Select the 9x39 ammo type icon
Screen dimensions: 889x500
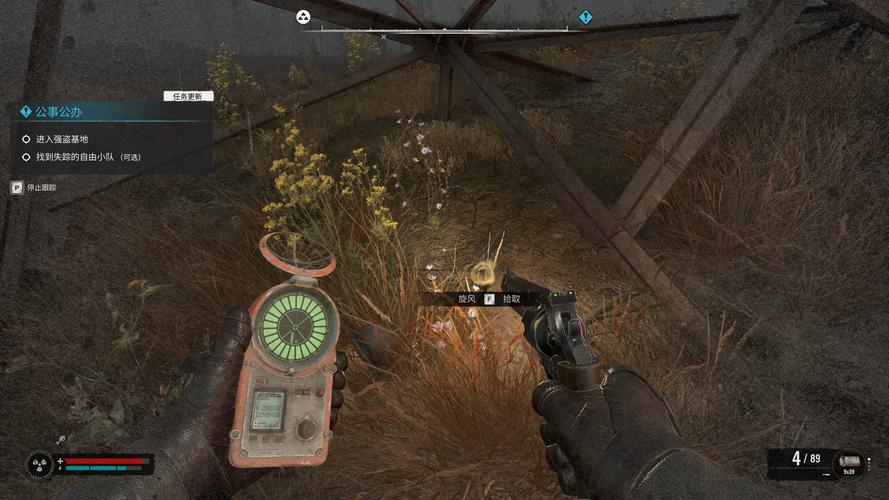coord(848,462)
